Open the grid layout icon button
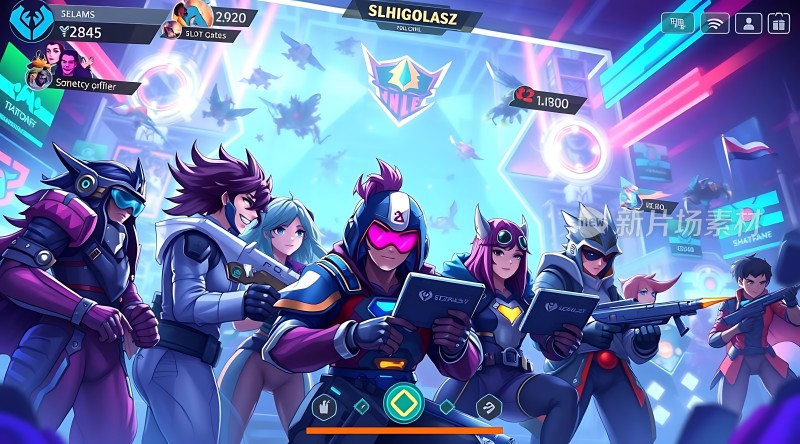 click(x=679, y=24)
